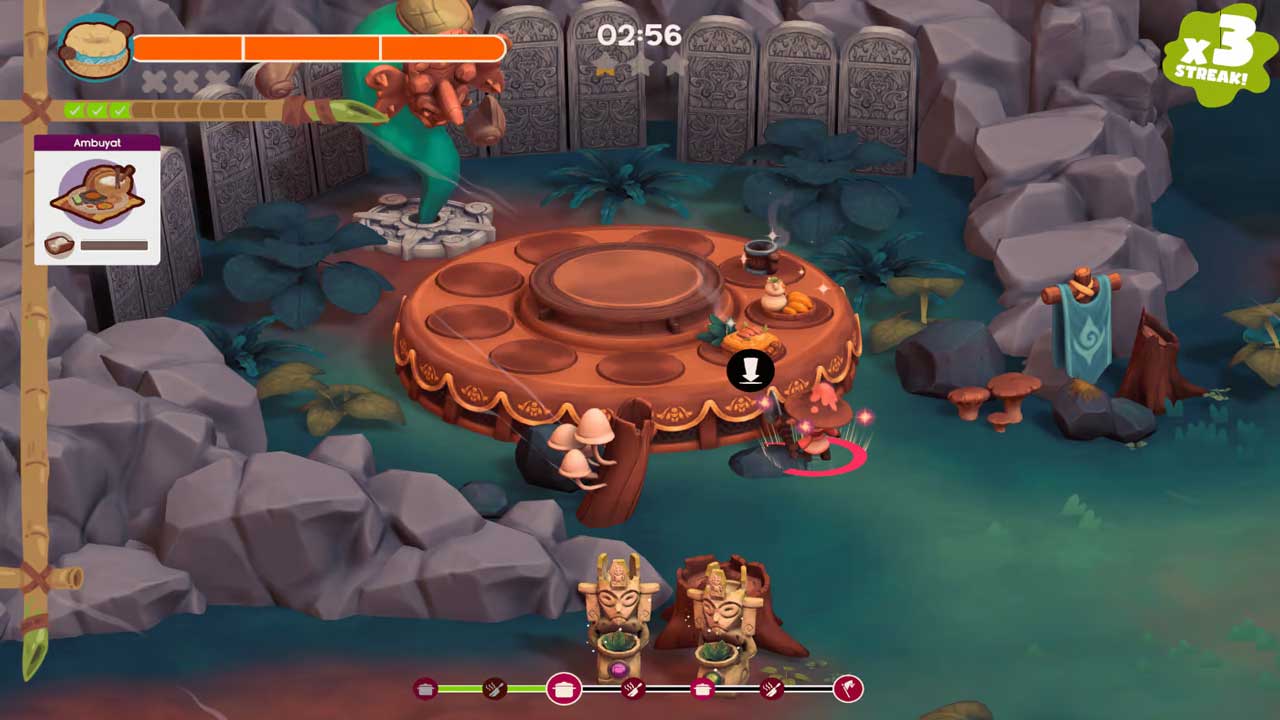Click the flag marker ending the stage timeline
Image resolution: width=1280 pixels, height=720 pixels.
(x=847, y=688)
